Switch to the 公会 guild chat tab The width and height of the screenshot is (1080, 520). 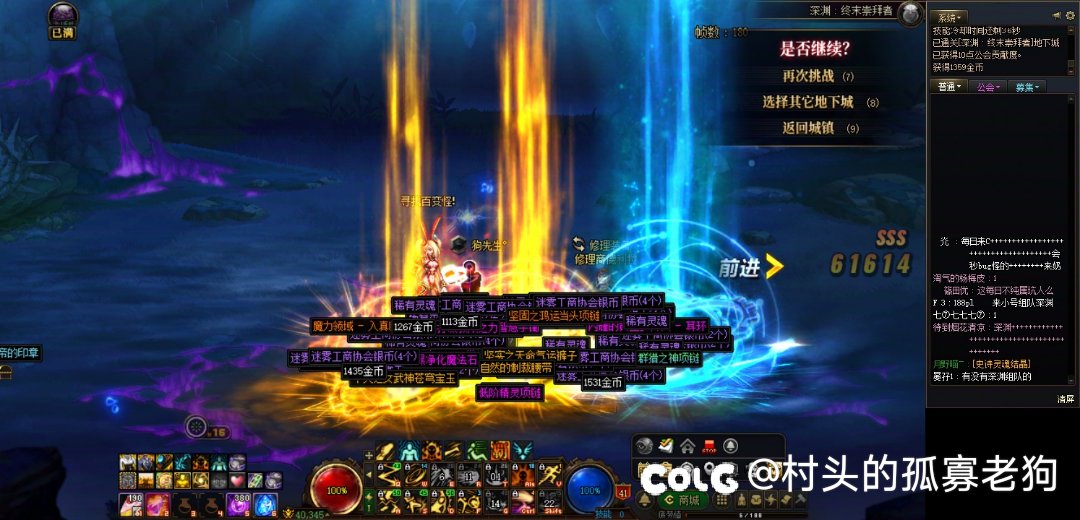click(988, 87)
